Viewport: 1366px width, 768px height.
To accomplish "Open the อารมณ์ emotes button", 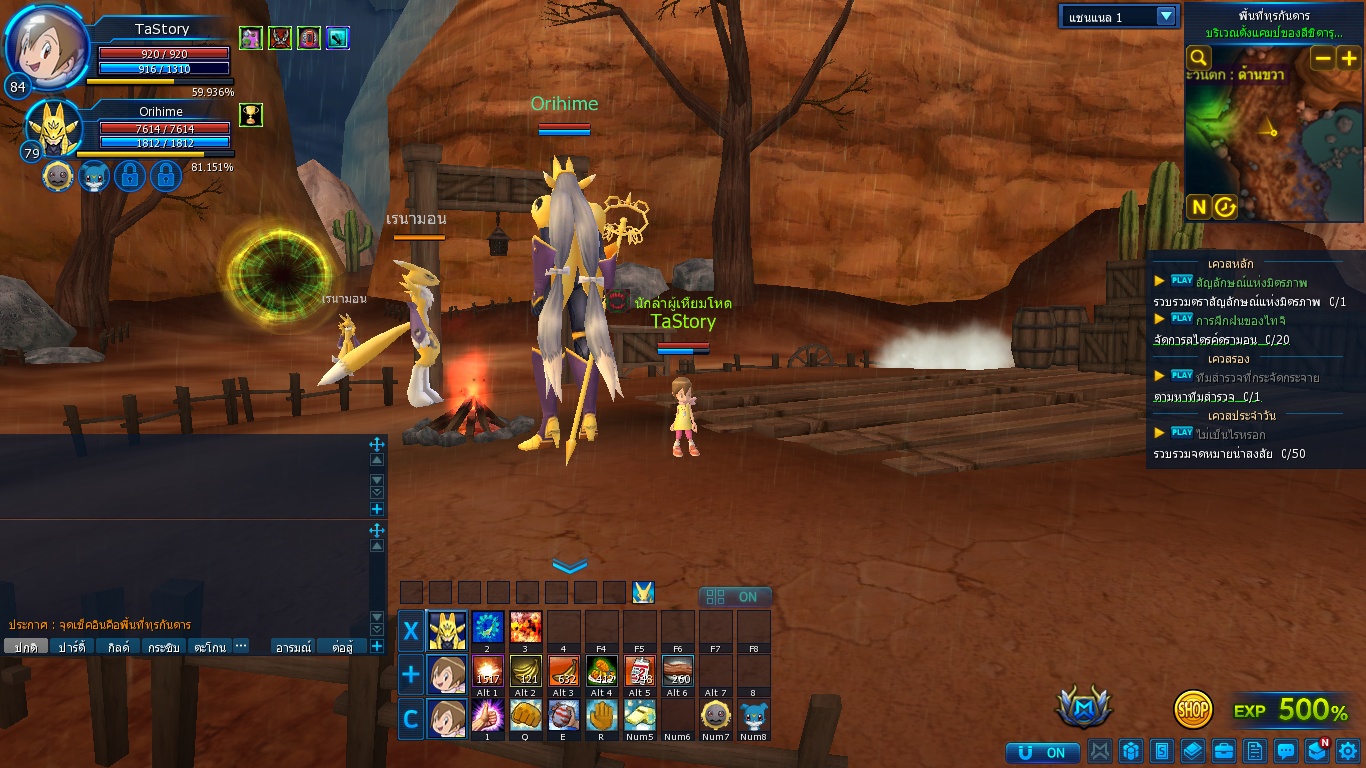I will tap(294, 647).
